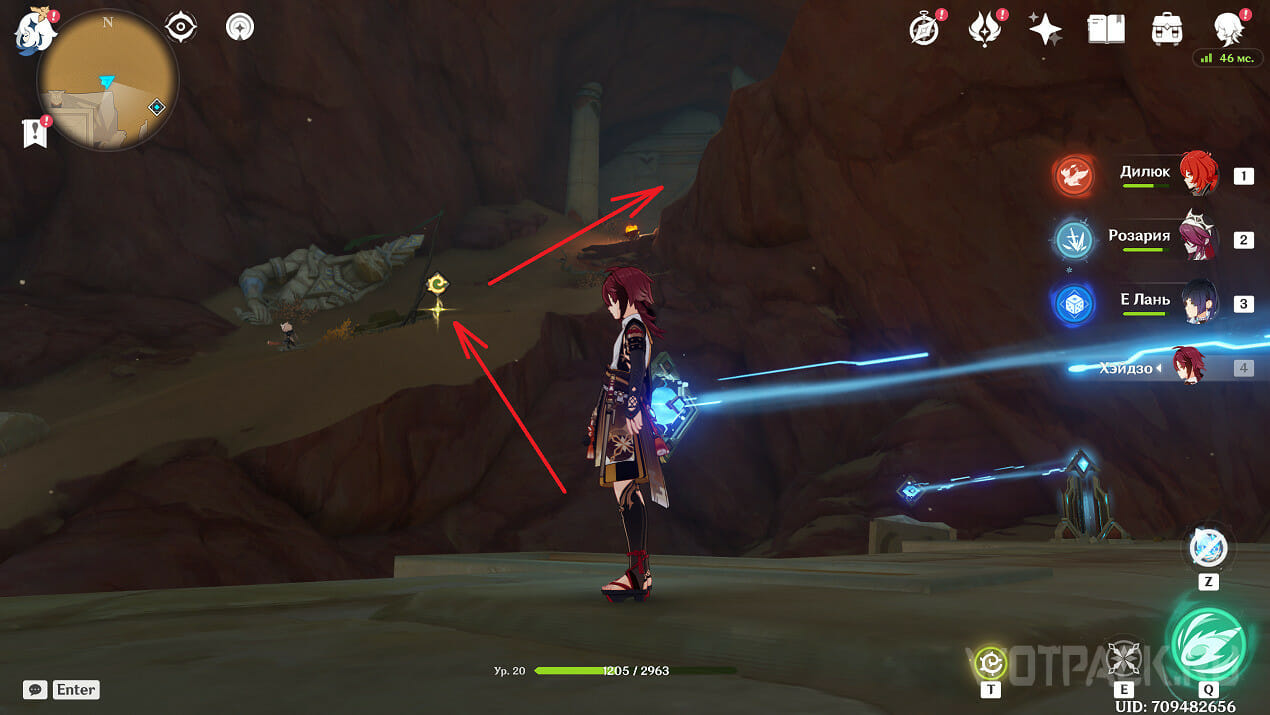Open the inventory backpack icon

pyautogui.click(x=1166, y=29)
